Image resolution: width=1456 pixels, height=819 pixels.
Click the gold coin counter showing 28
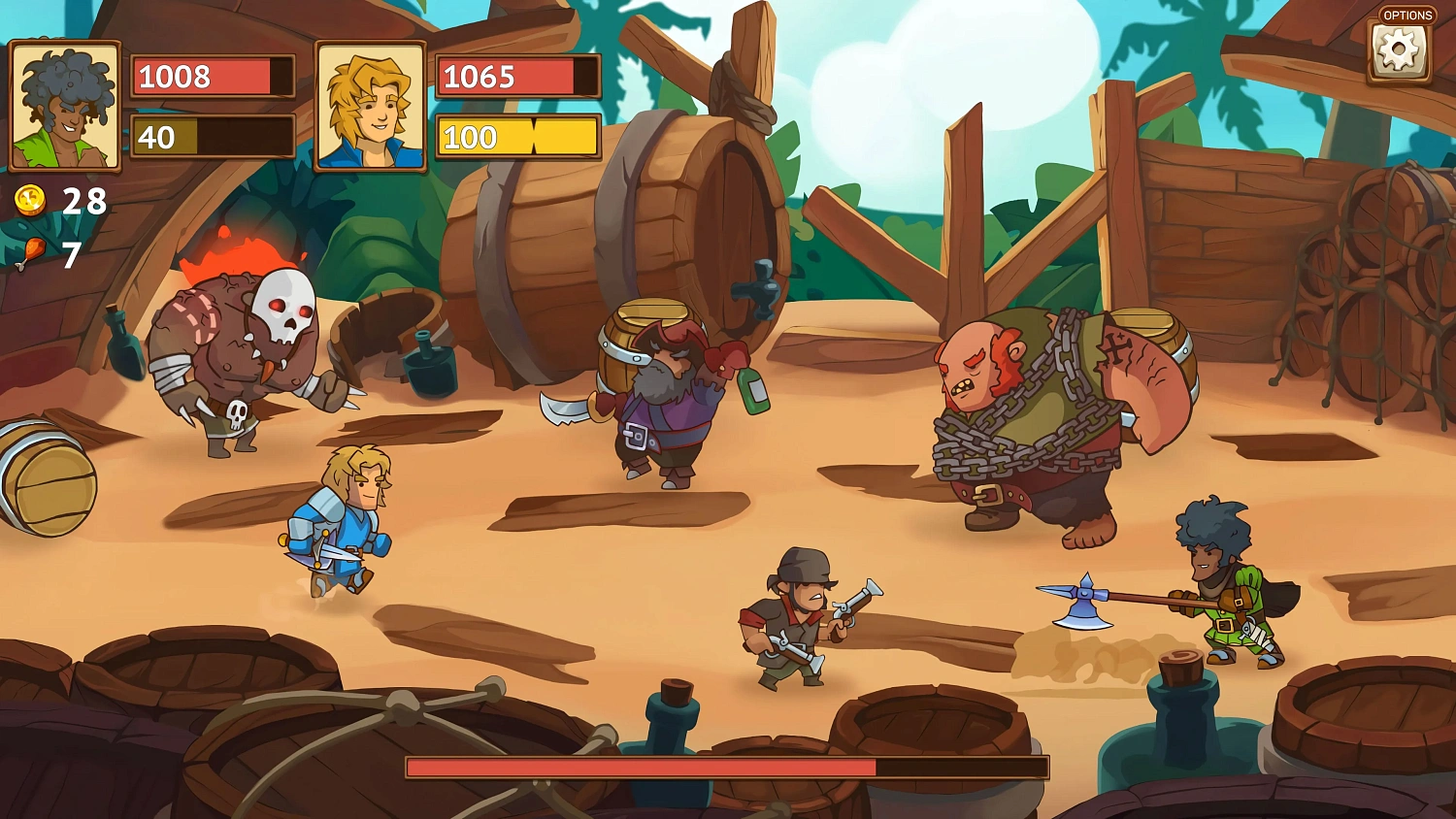tap(83, 203)
